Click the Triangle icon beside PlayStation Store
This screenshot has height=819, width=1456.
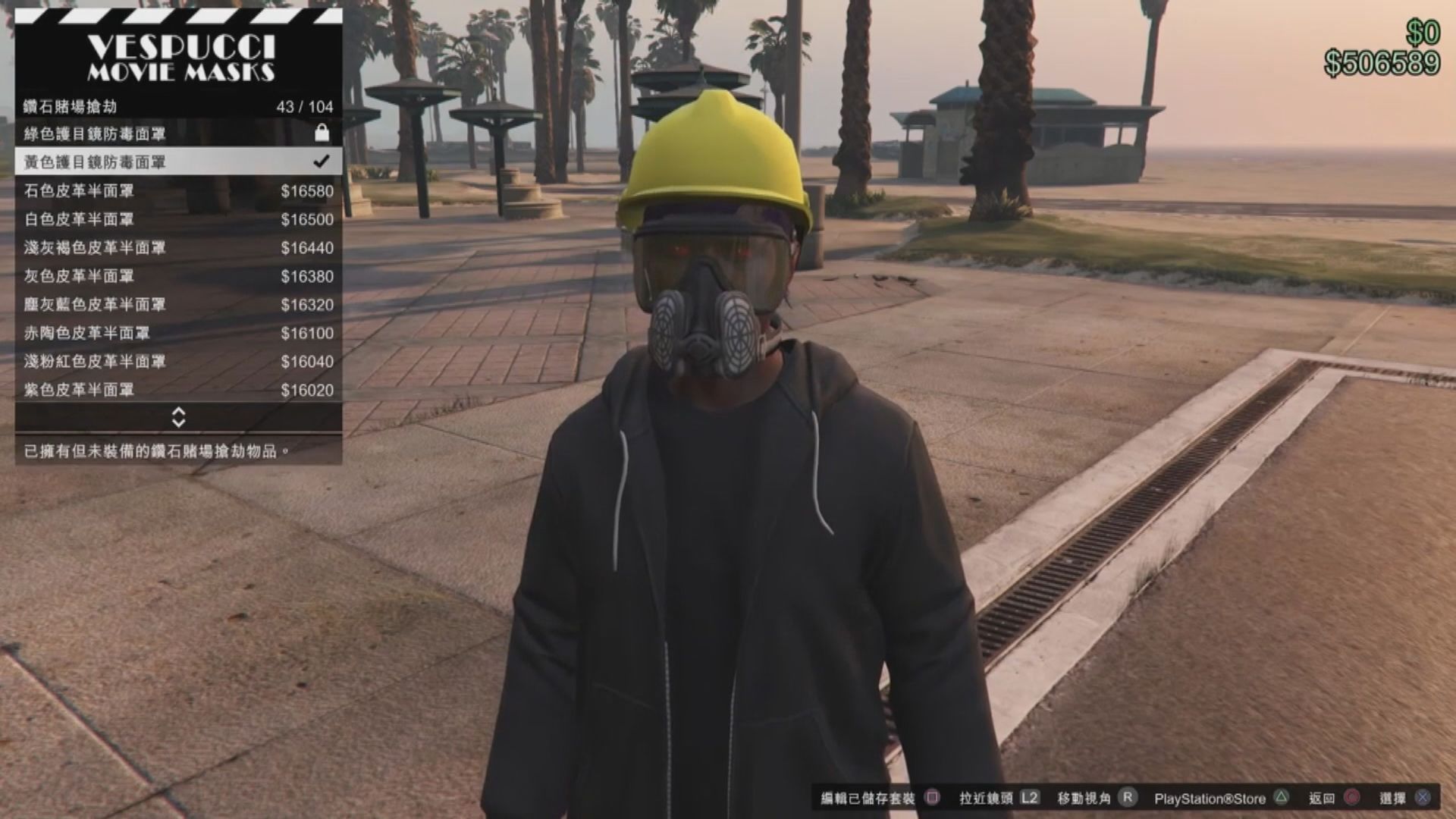[1280, 797]
